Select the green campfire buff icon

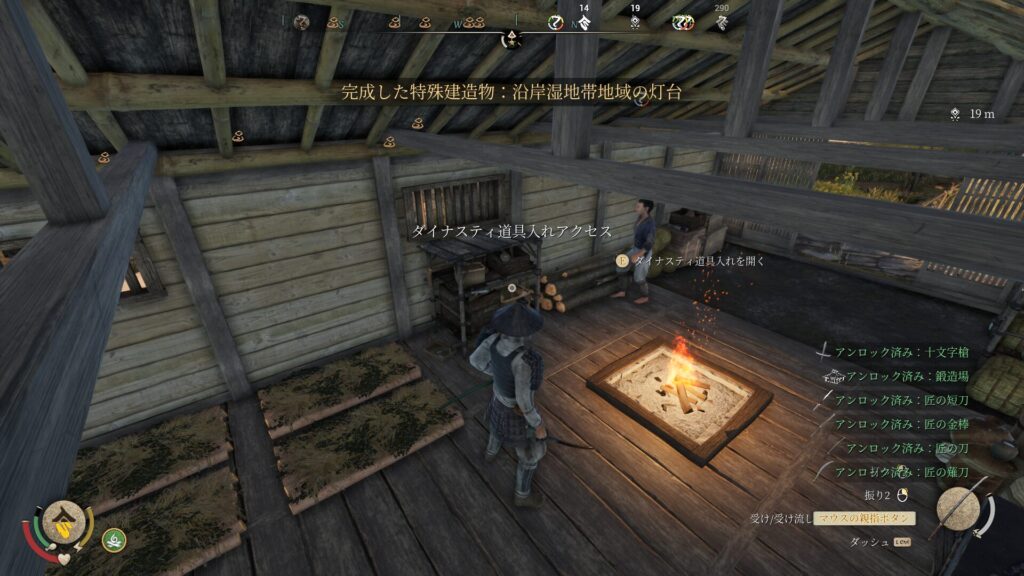point(113,540)
